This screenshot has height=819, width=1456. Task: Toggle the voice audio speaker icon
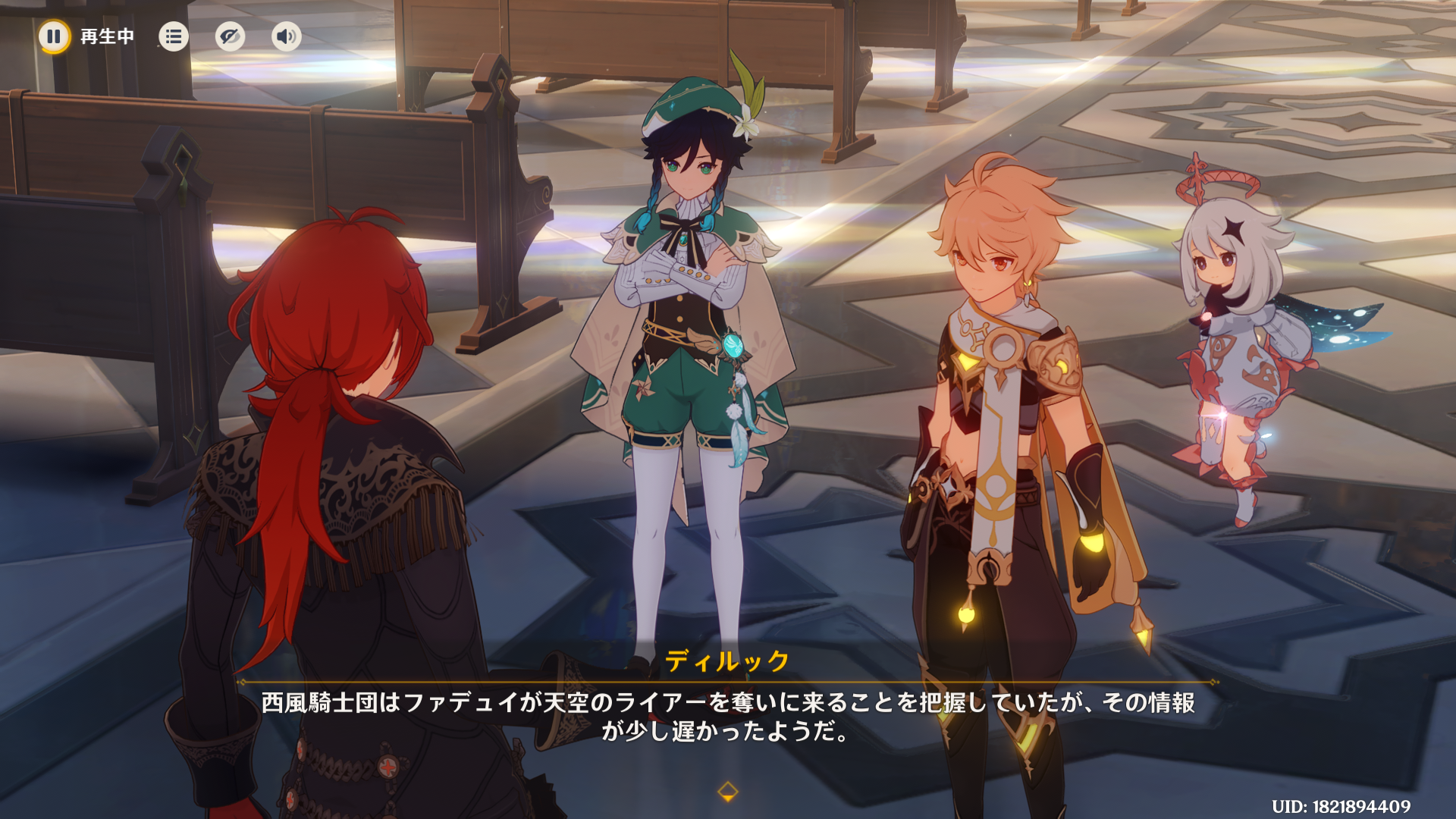286,36
